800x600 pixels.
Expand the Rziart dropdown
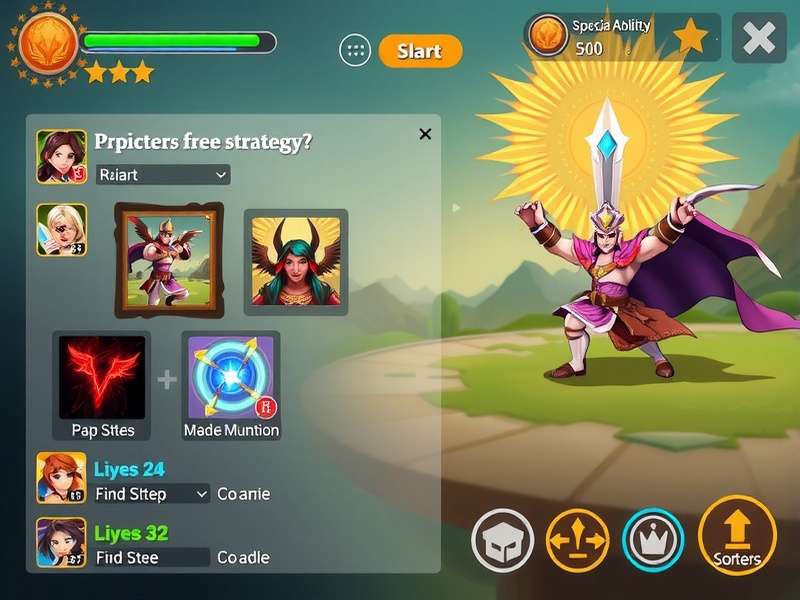point(163,175)
